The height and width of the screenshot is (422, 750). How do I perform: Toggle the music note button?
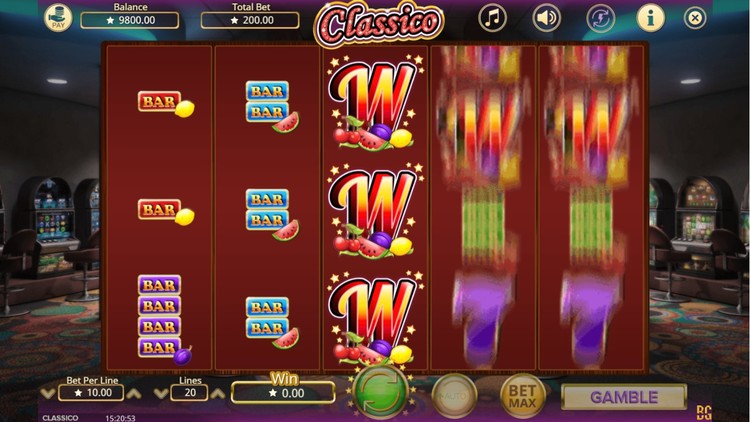(x=492, y=17)
